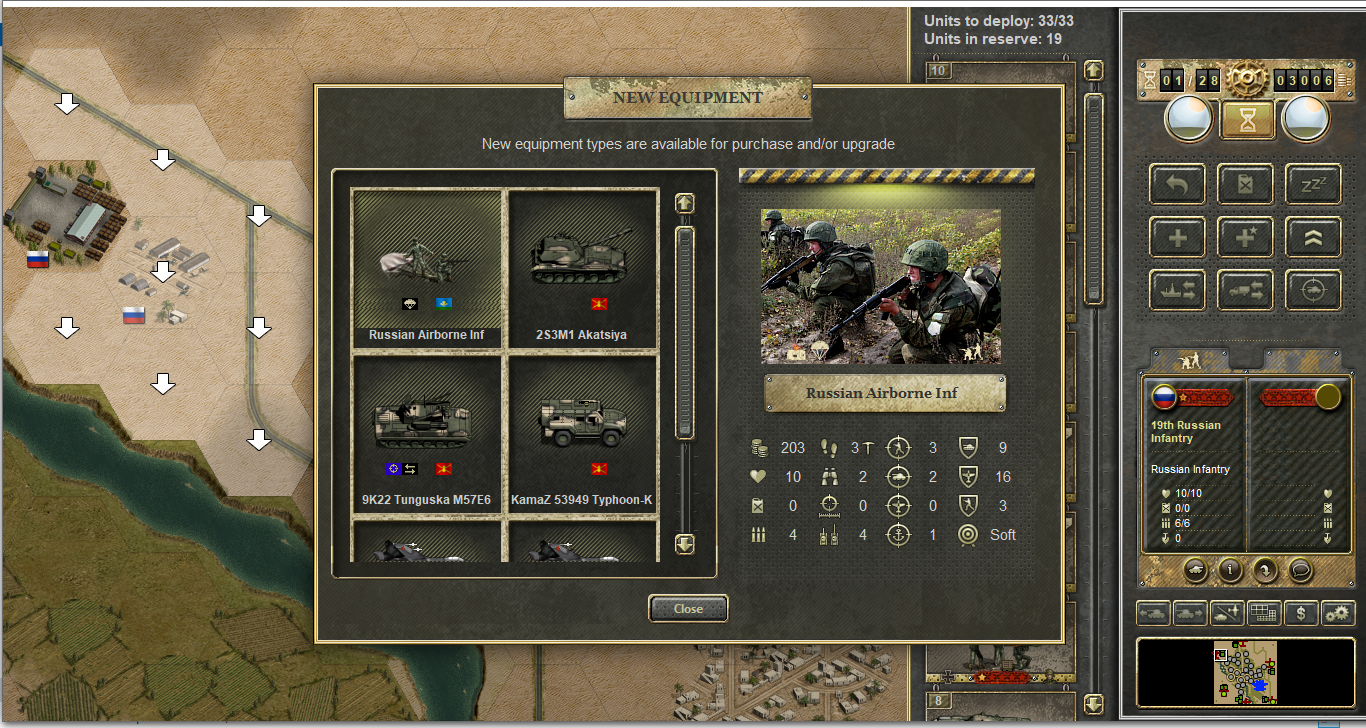
Task: Pick the KamaZ 53949 Typhoon-K tile
Action: pos(582,433)
